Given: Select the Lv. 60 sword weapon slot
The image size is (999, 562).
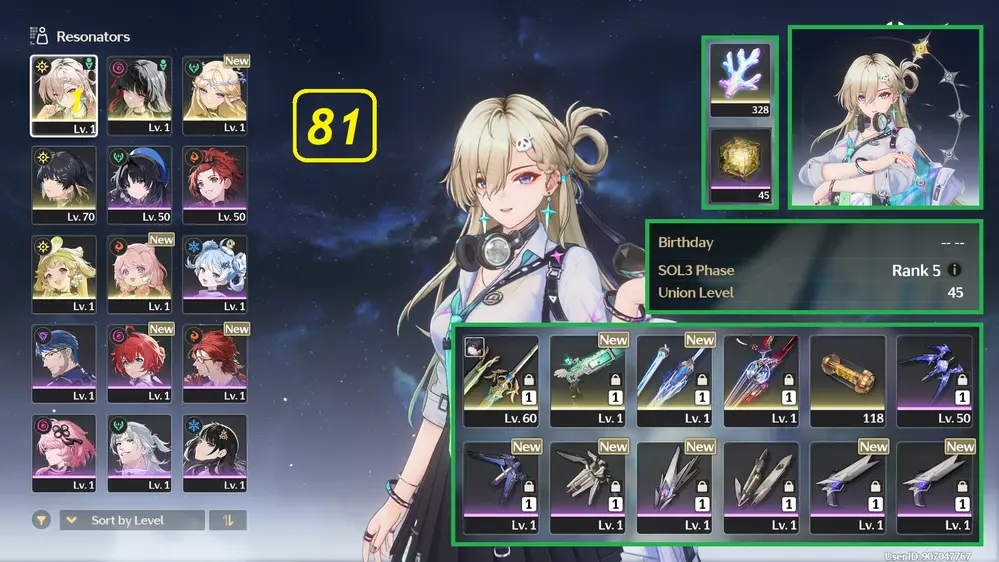Looking at the screenshot, I should point(501,379).
